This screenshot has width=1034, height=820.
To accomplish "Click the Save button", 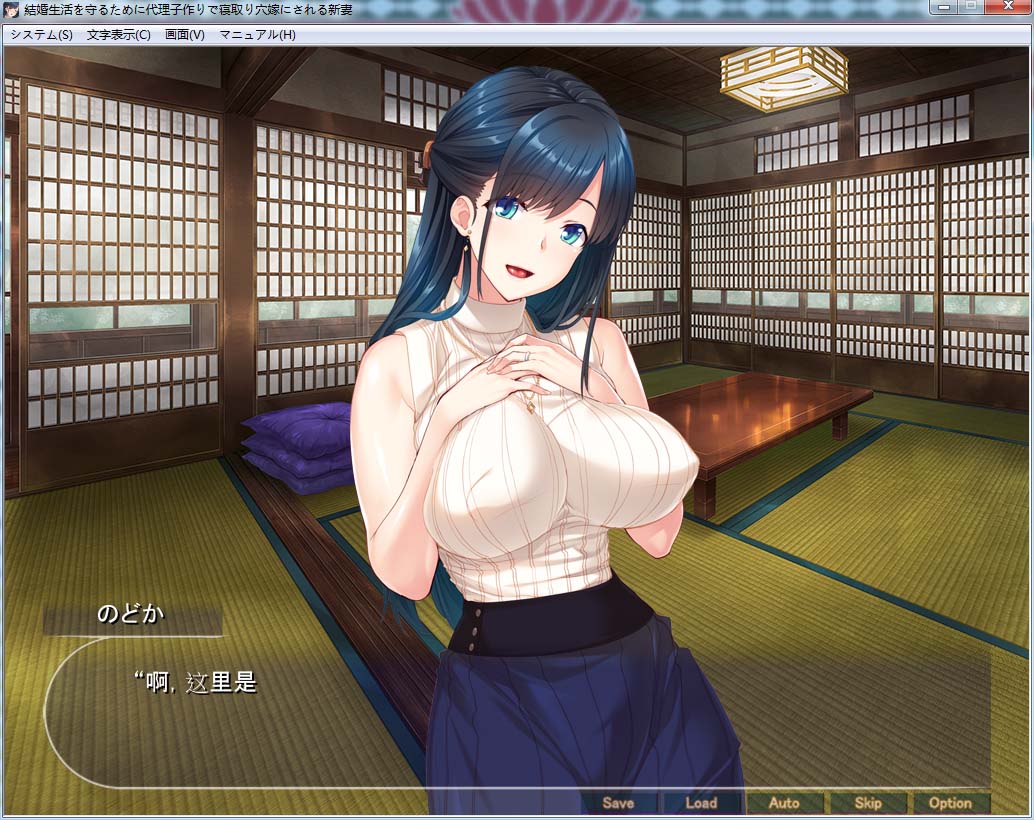I will pos(618,803).
